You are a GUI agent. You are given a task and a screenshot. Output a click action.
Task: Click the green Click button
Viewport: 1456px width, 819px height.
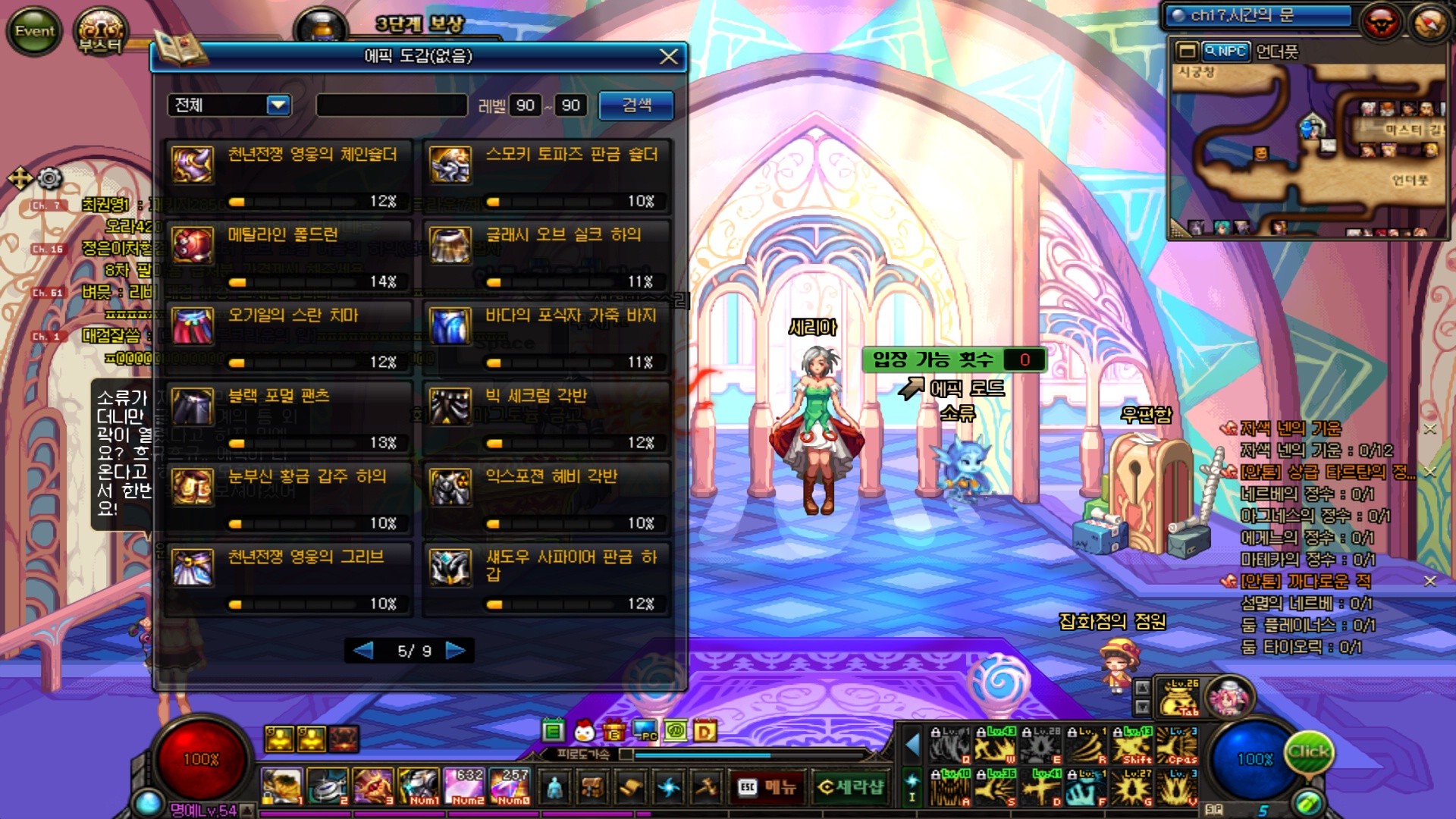(1308, 752)
